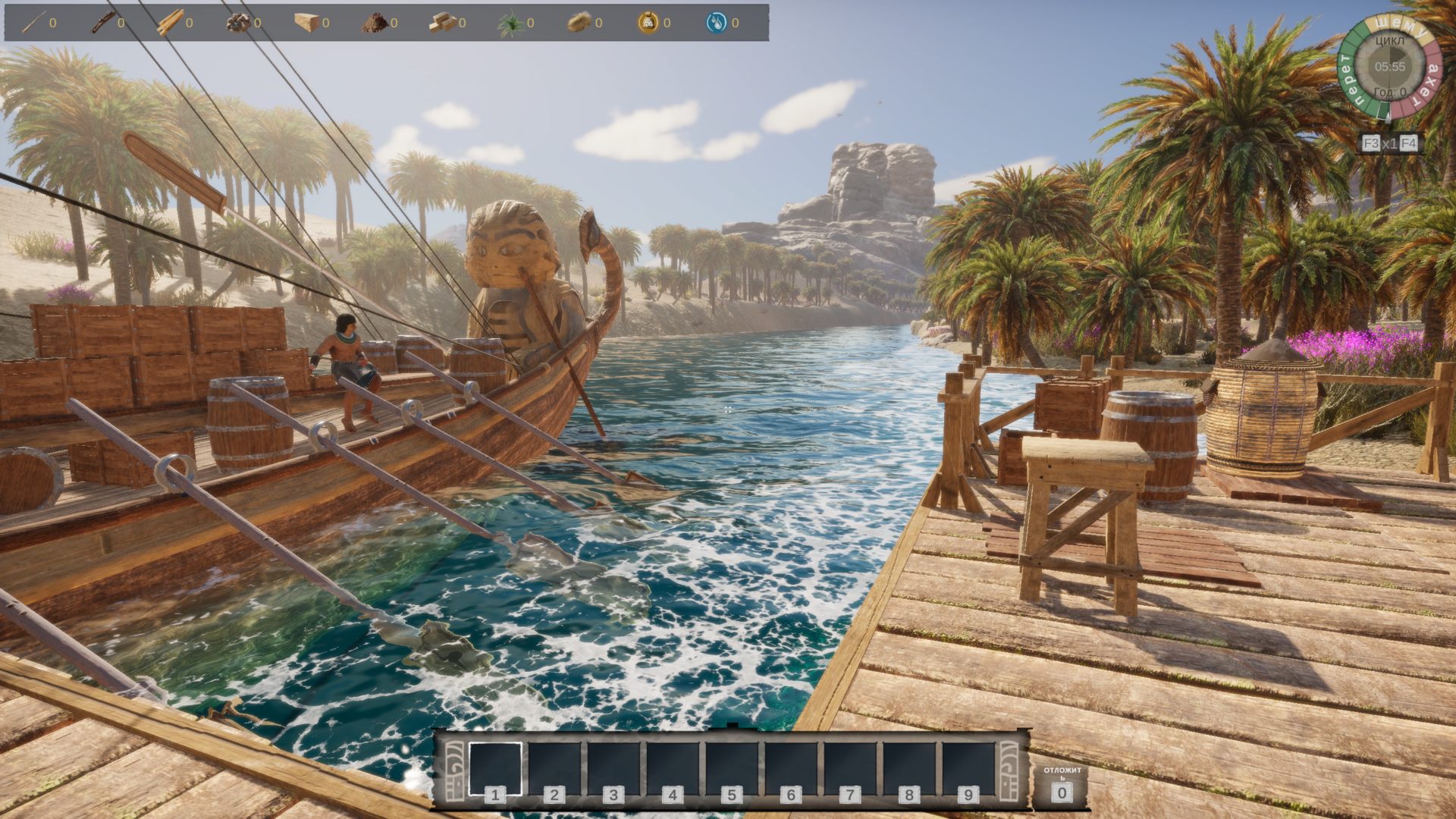Select the wooden planks resource icon
This screenshot has width=1456, height=819.
coord(170,23)
